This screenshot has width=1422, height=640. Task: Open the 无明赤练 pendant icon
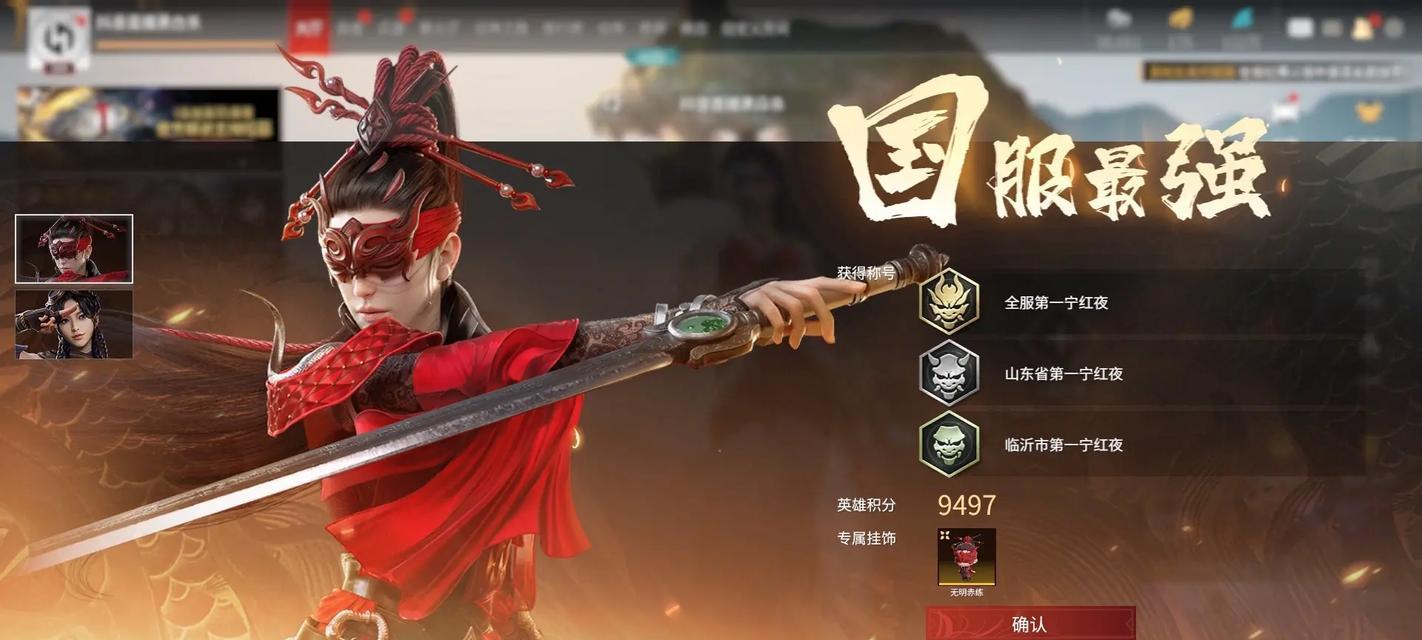(966, 557)
